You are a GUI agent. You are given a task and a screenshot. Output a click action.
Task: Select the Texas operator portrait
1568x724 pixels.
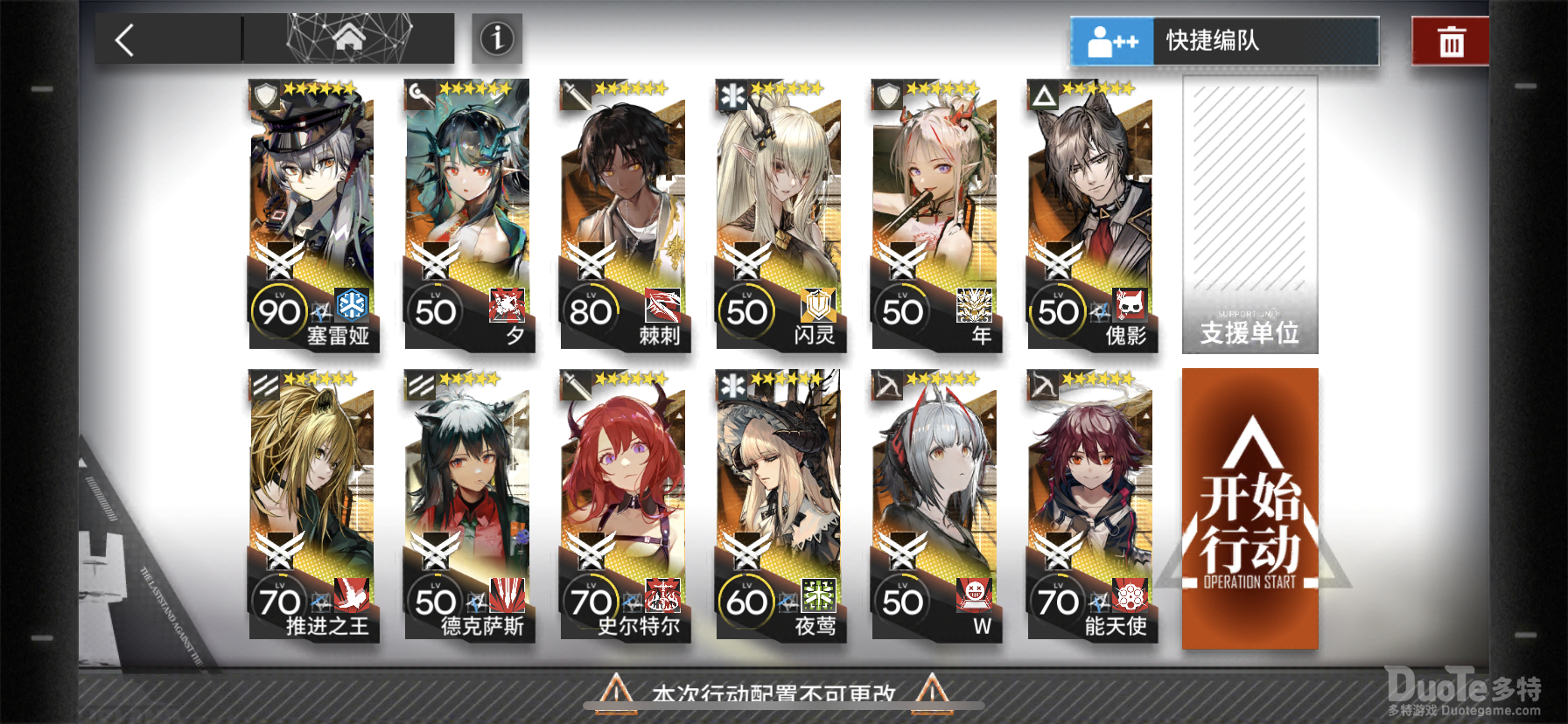click(x=470, y=481)
